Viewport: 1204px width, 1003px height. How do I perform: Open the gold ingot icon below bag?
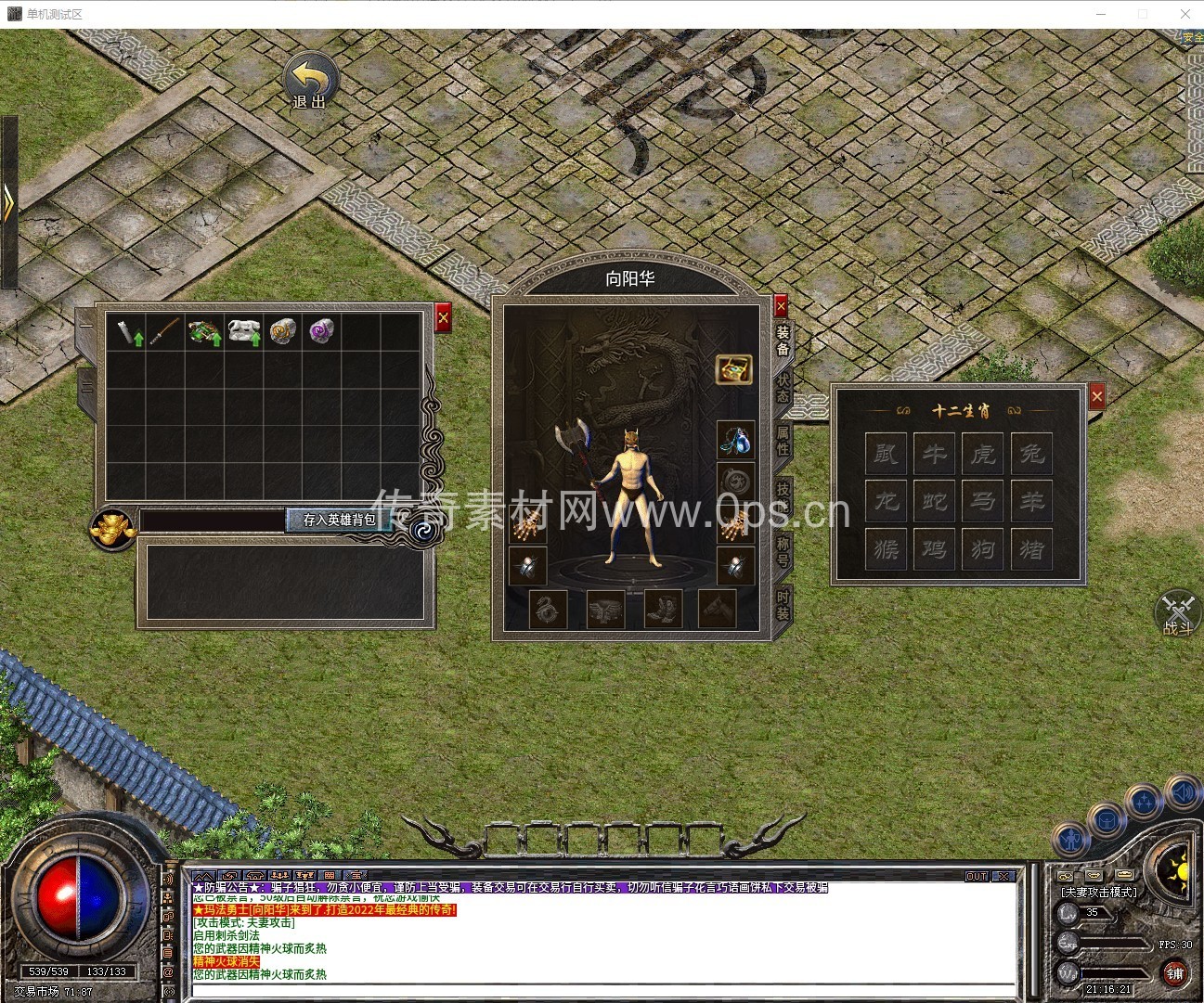[113, 528]
